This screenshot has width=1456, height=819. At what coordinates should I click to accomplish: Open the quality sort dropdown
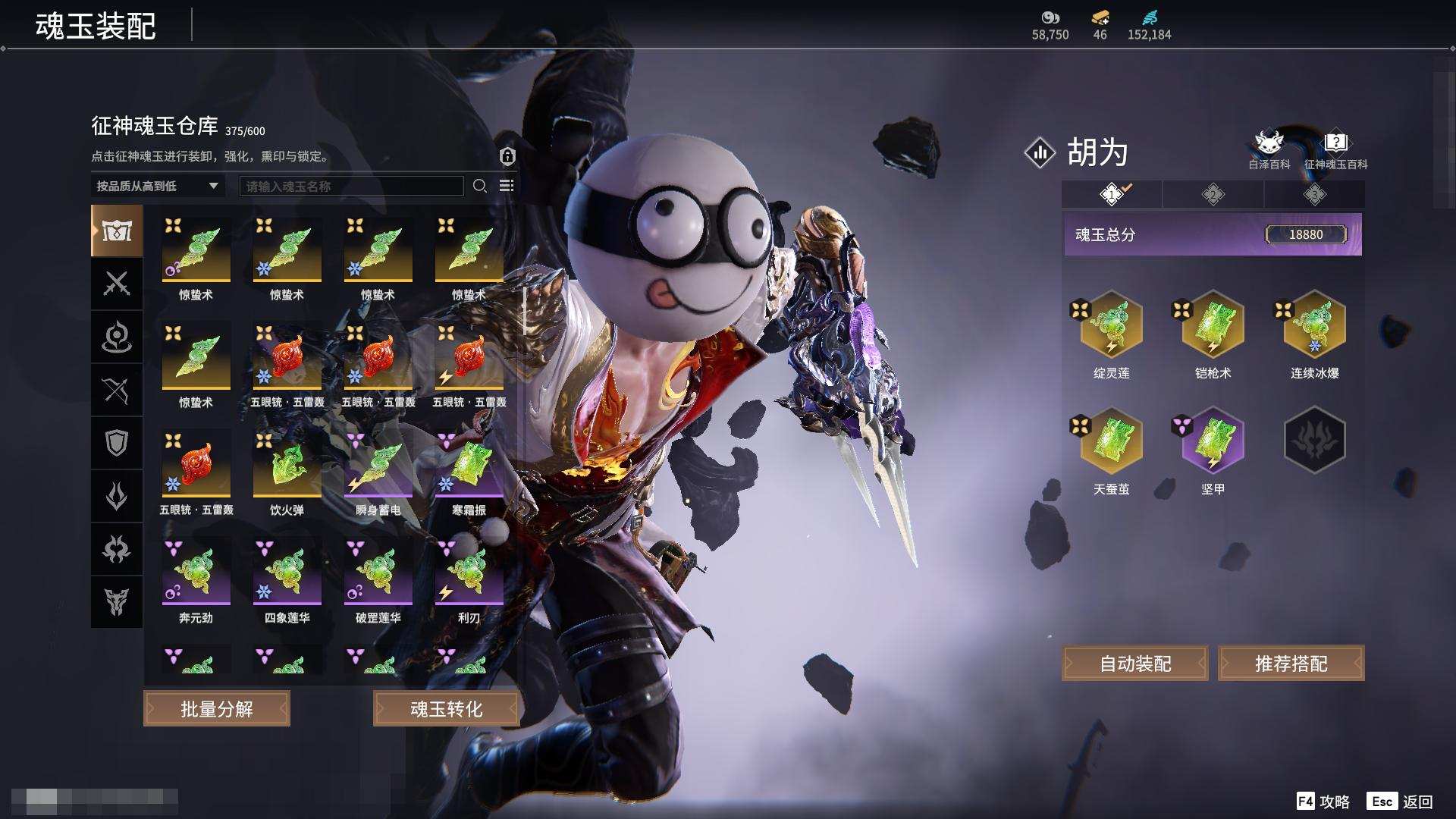point(157,186)
